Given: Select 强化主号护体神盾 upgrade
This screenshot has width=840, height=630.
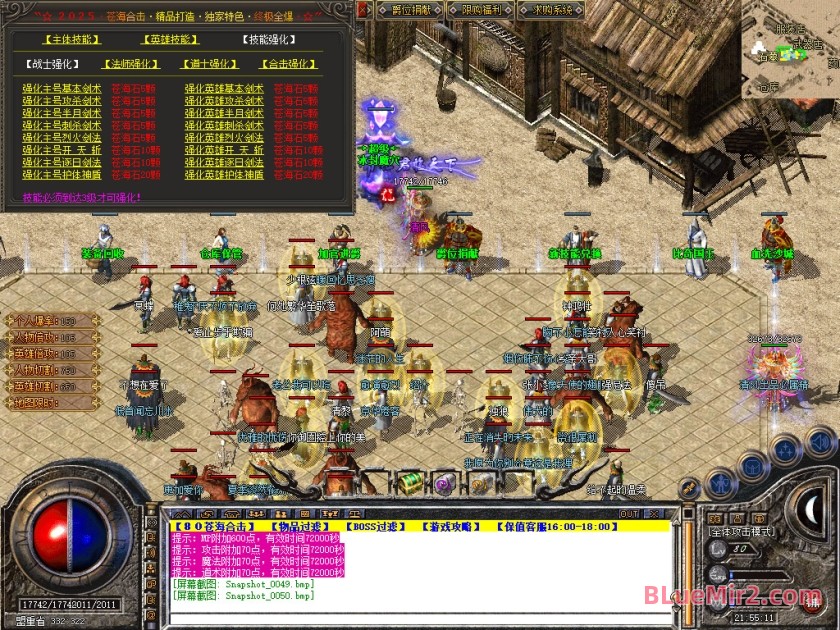Looking at the screenshot, I should point(62,175).
